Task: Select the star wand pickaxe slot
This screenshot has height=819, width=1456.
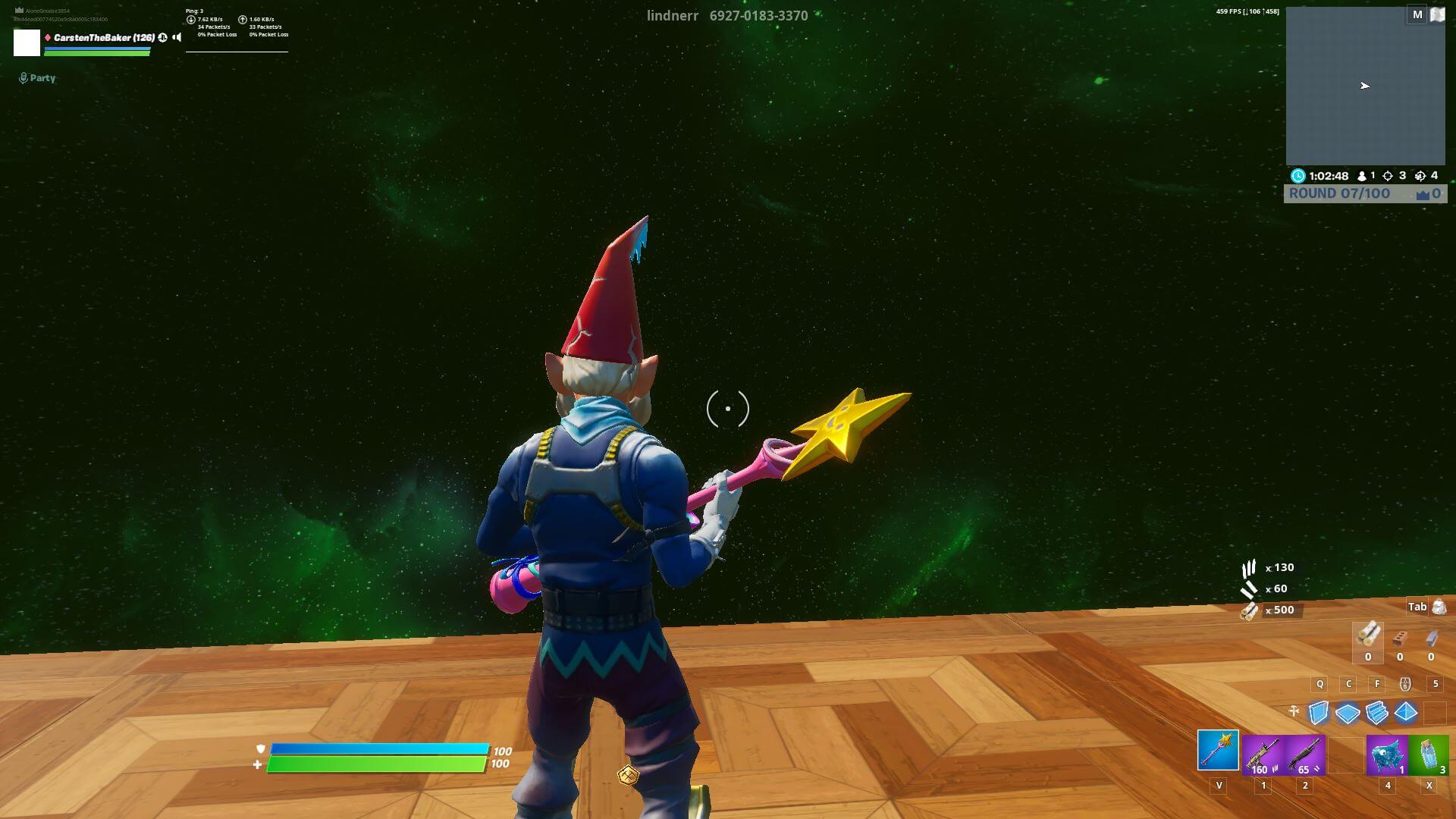Action: pos(1218,750)
